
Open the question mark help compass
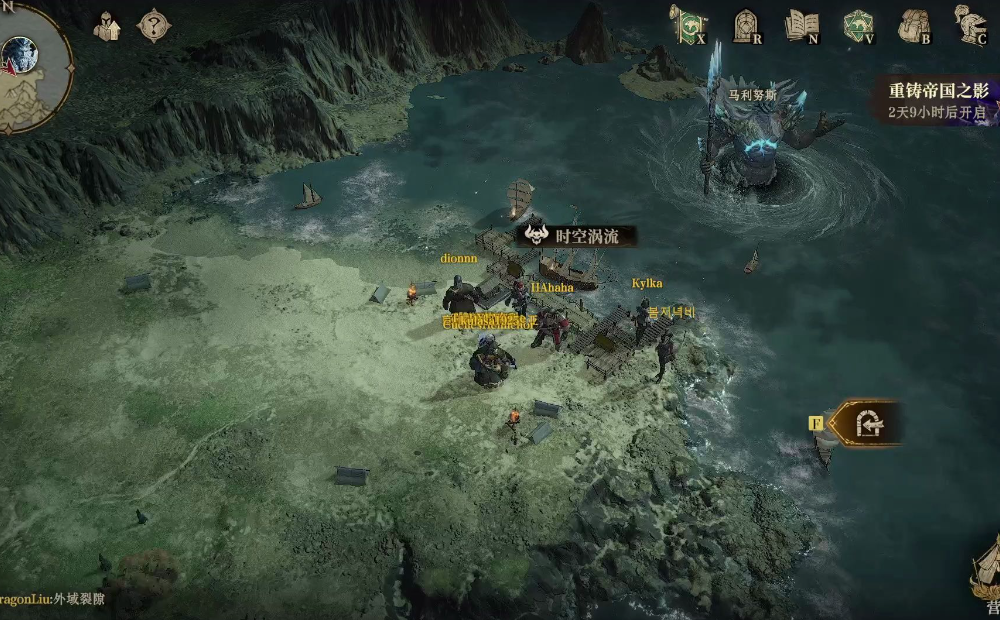click(x=153, y=26)
